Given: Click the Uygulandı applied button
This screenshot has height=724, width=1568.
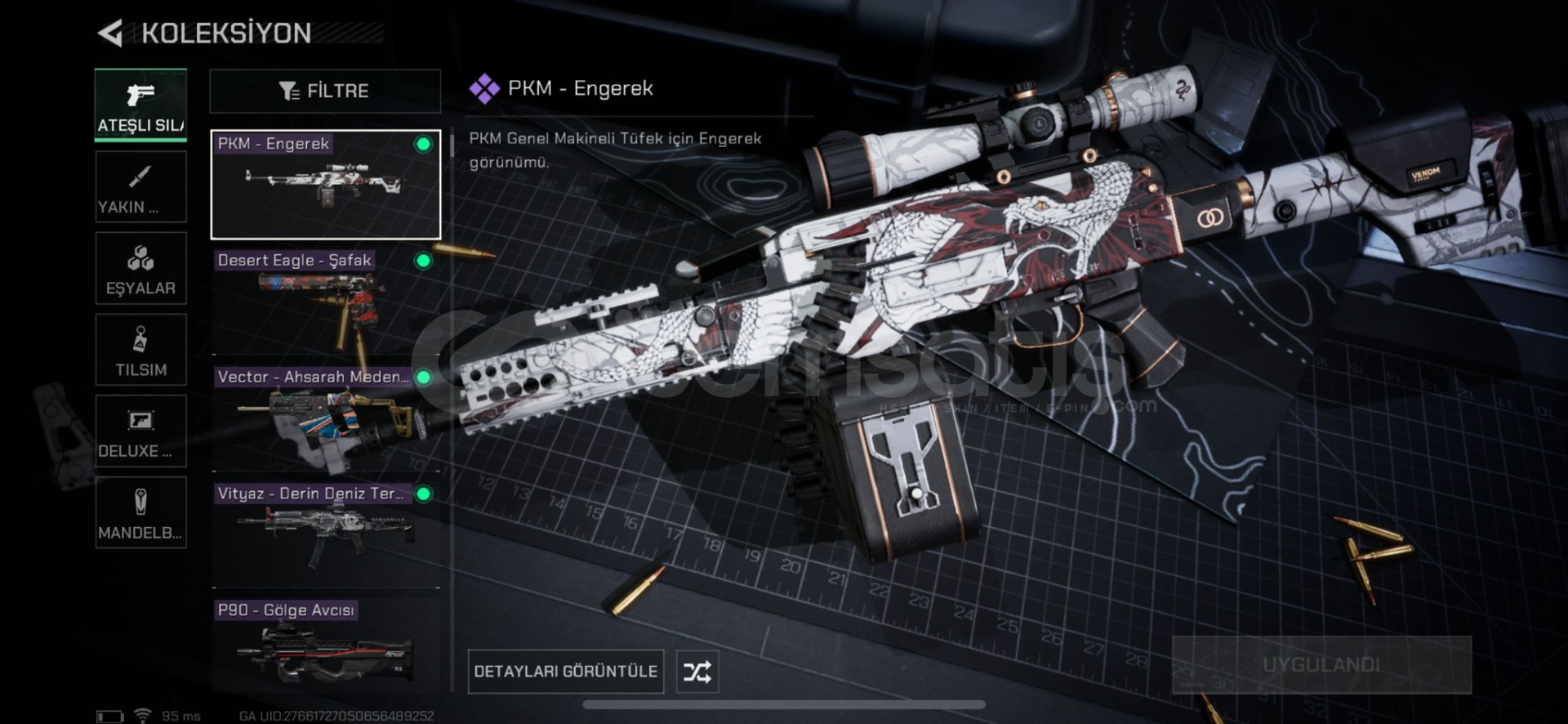Looking at the screenshot, I should [x=1321, y=665].
